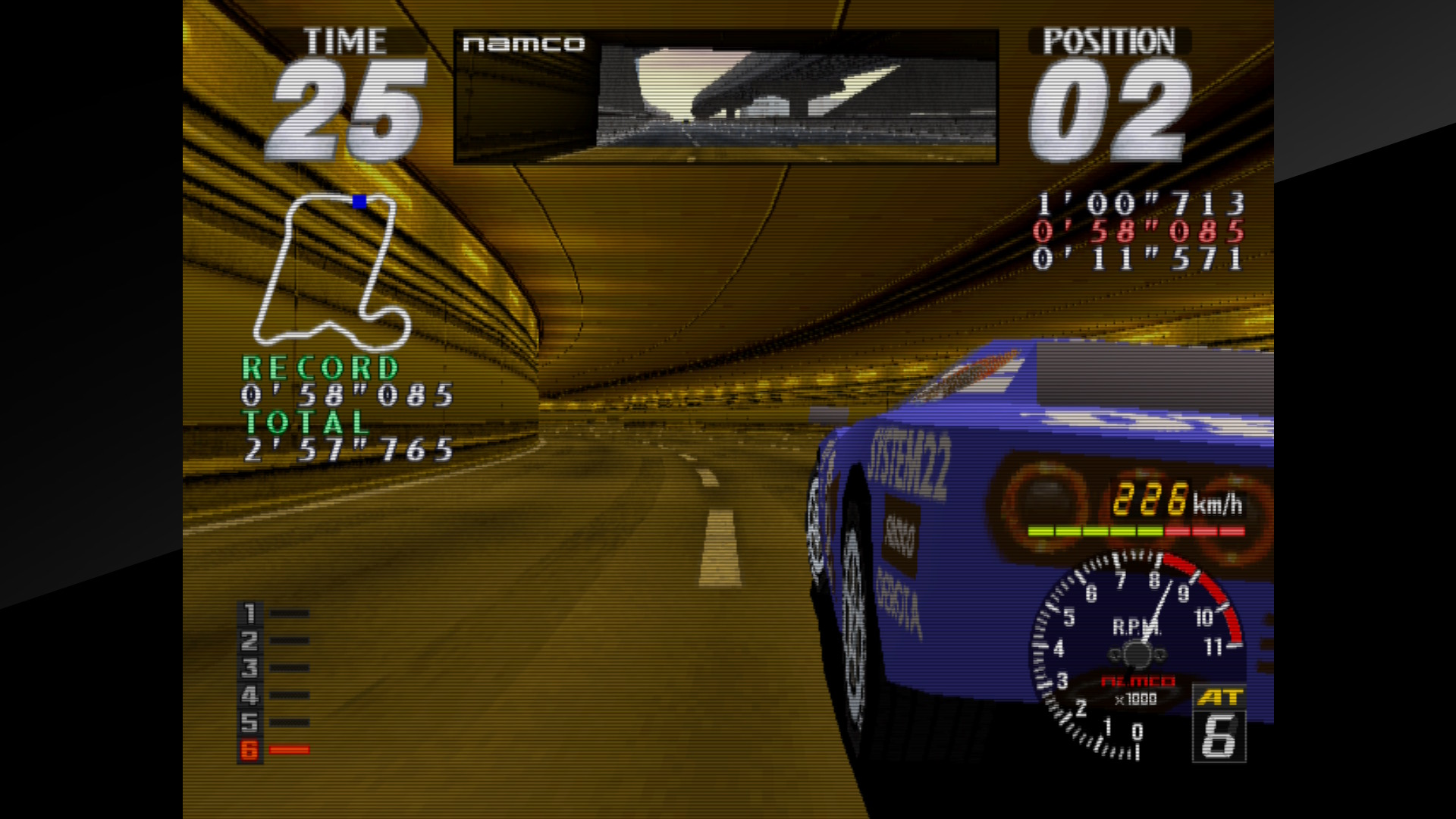Click the highlighted gear 6 indicator row
The height and width of the screenshot is (819, 1456).
coord(273,750)
